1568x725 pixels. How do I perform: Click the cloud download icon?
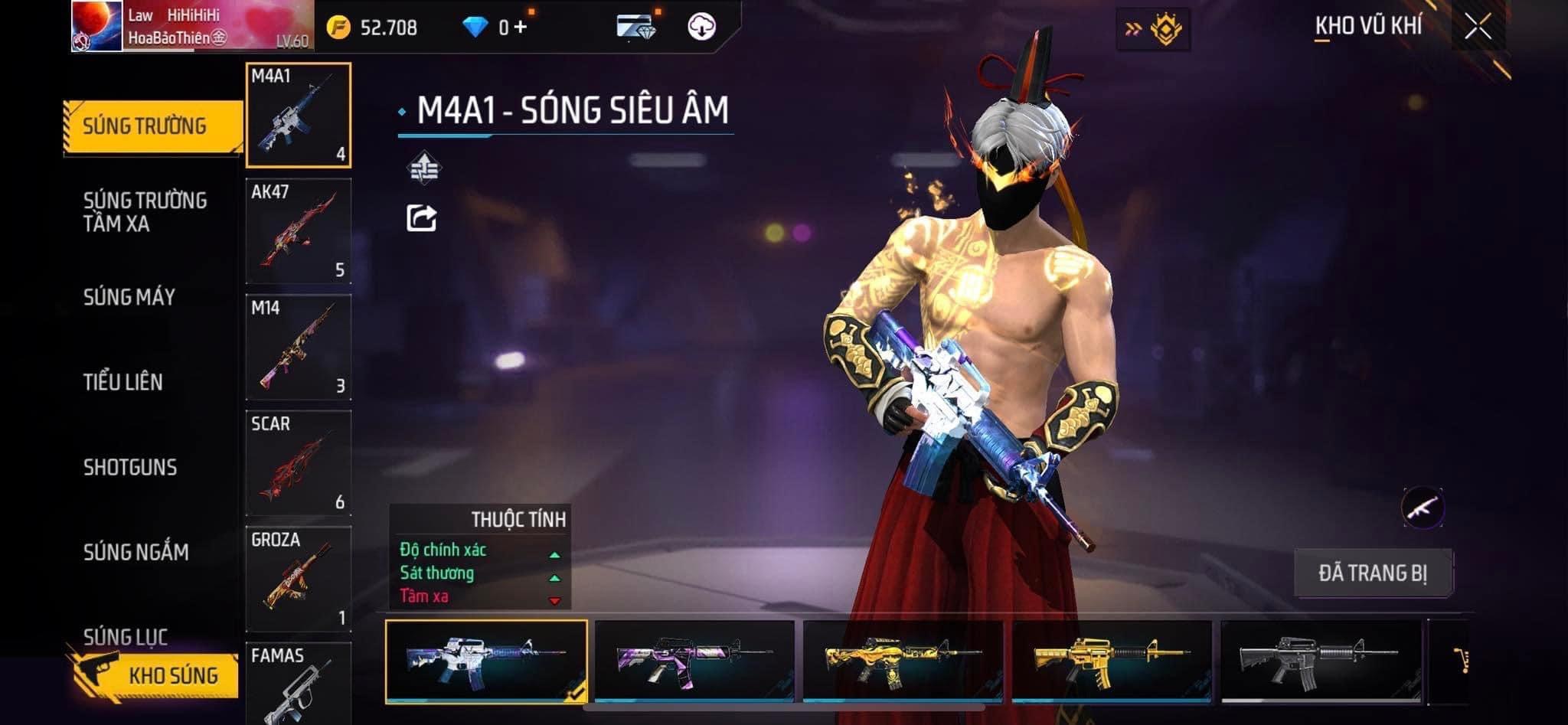point(701,27)
